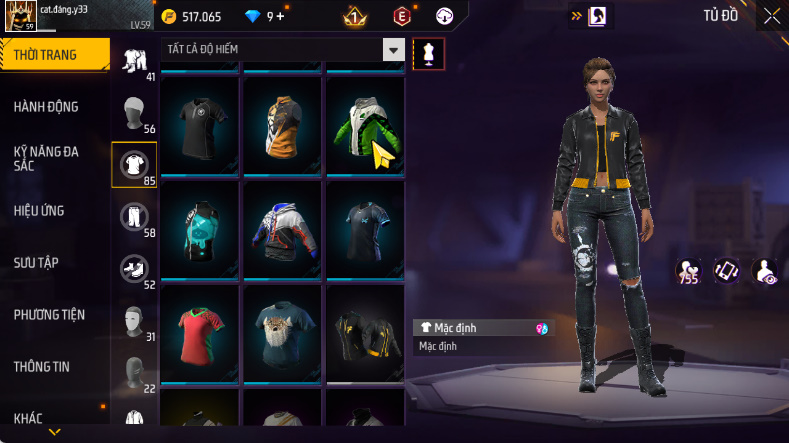Show the Phương Tiện tab
789x443 pixels.
click(x=49, y=314)
